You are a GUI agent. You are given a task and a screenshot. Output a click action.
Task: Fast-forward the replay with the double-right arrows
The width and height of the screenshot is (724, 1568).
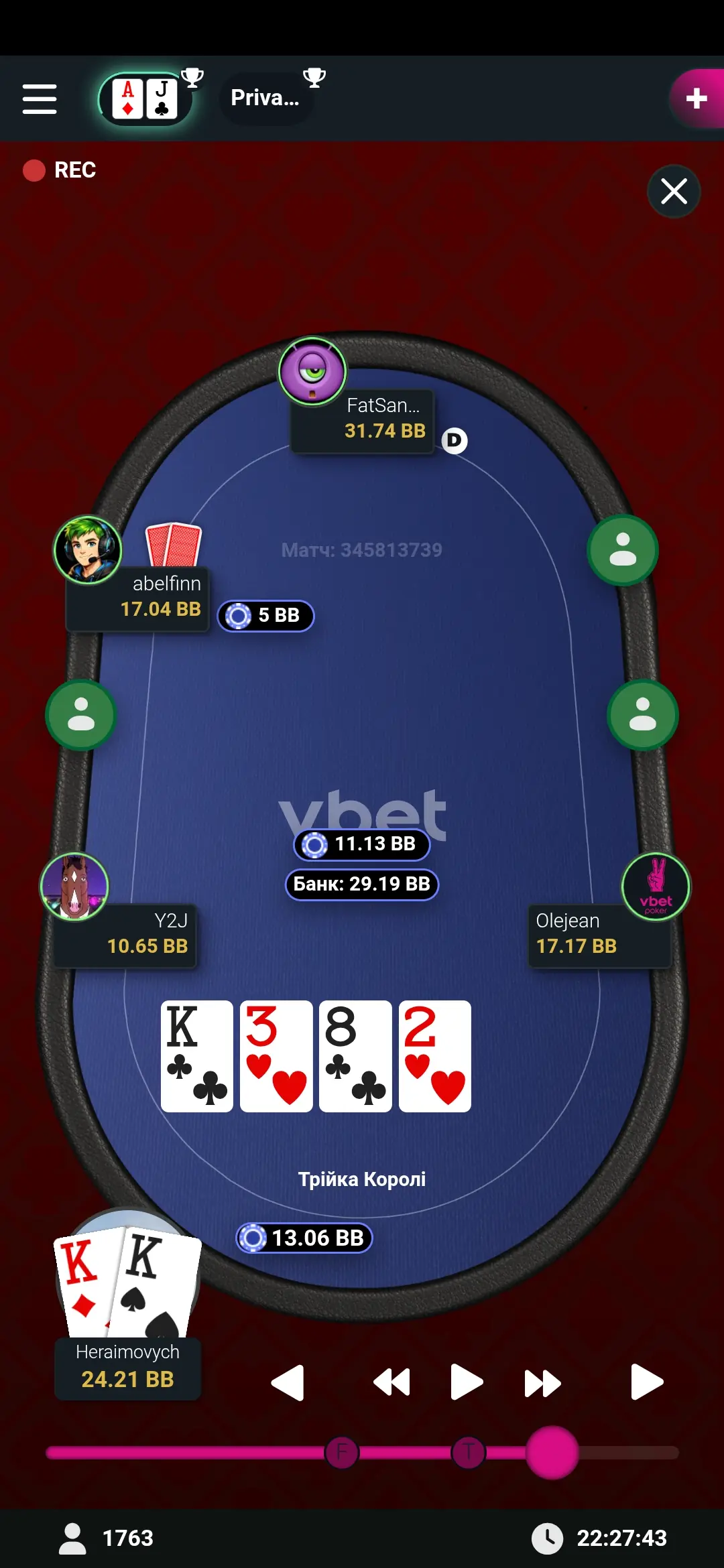[x=542, y=1382]
